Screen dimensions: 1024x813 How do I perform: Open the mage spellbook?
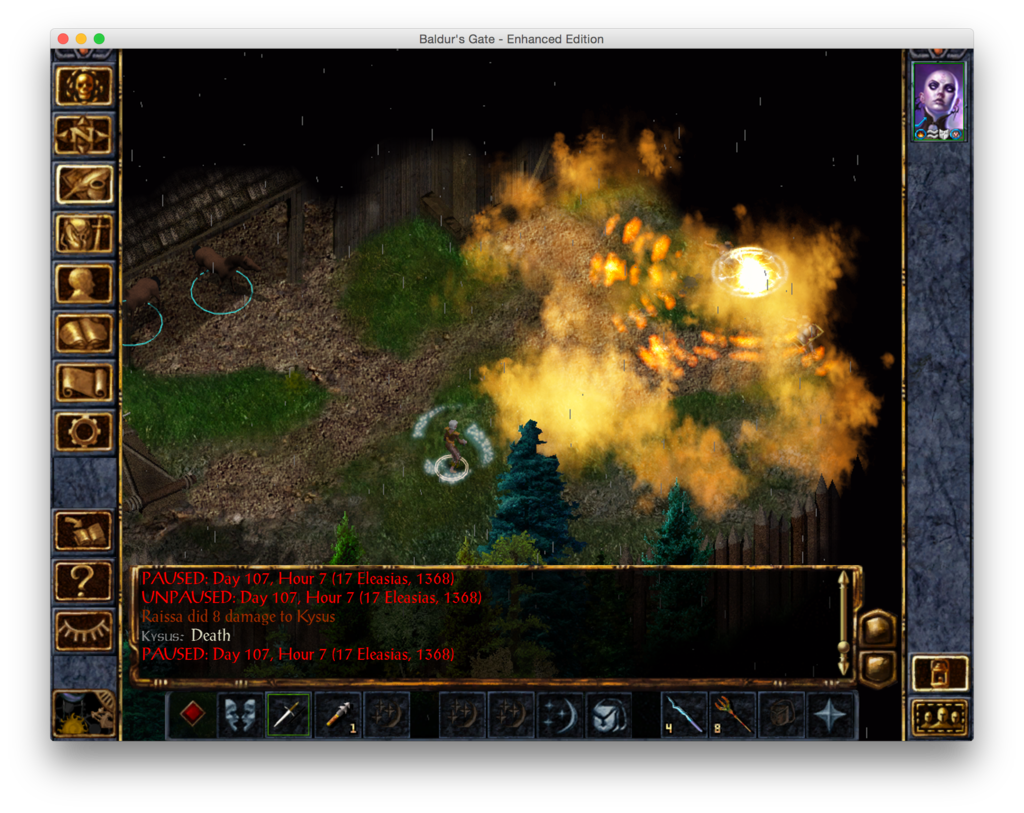pos(84,333)
